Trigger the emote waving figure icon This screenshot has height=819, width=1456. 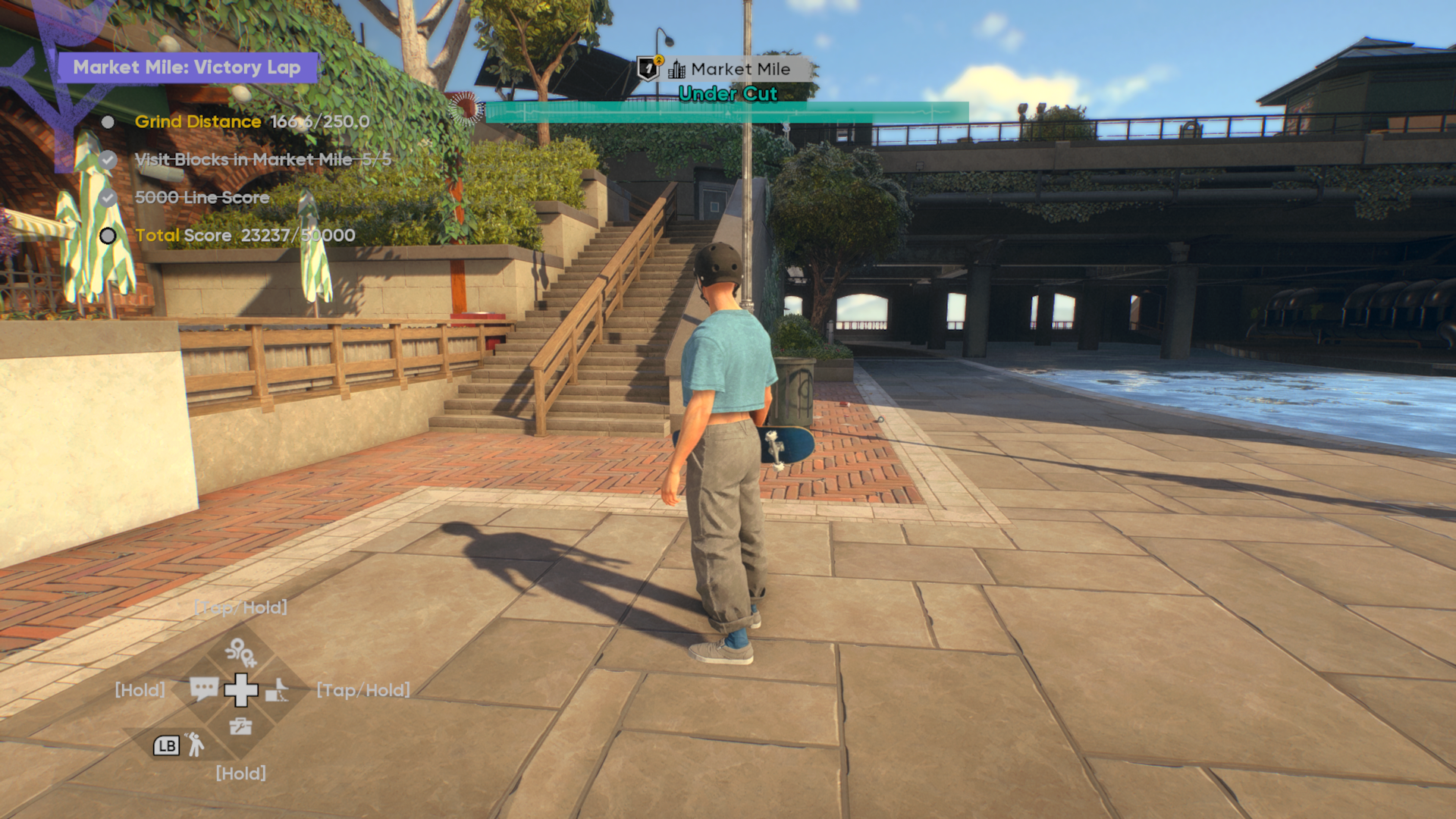(195, 745)
